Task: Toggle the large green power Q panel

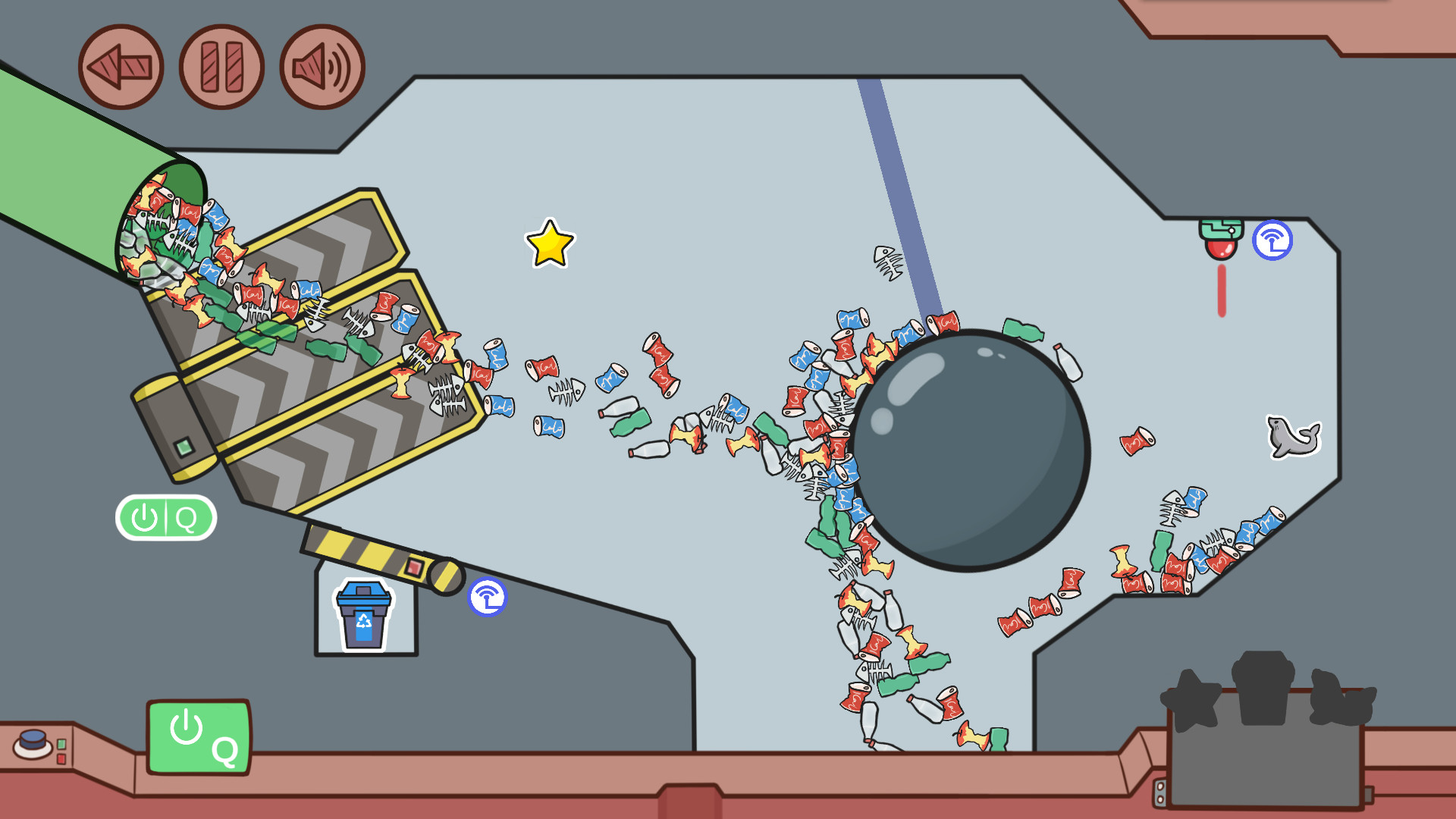Action: coord(199,735)
